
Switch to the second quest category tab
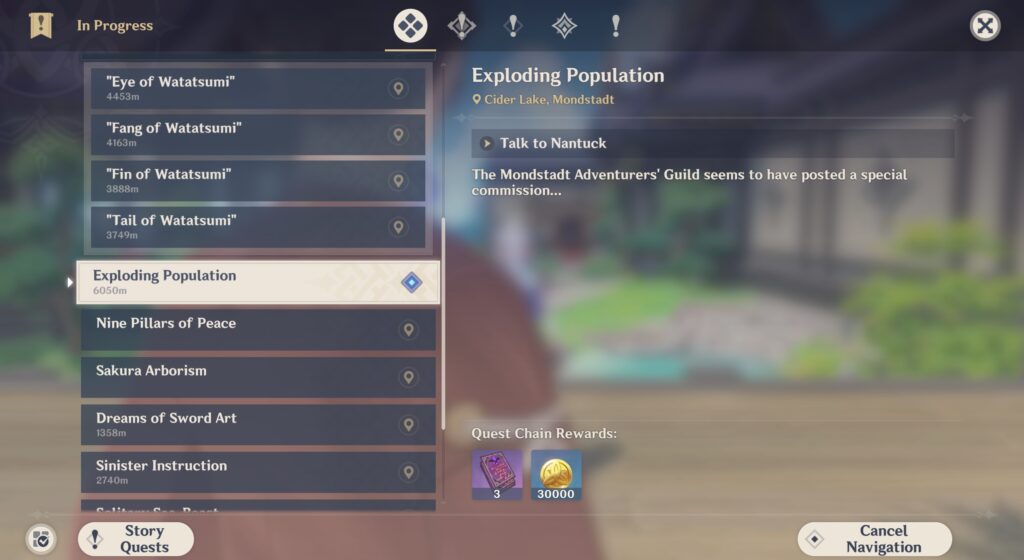point(462,26)
